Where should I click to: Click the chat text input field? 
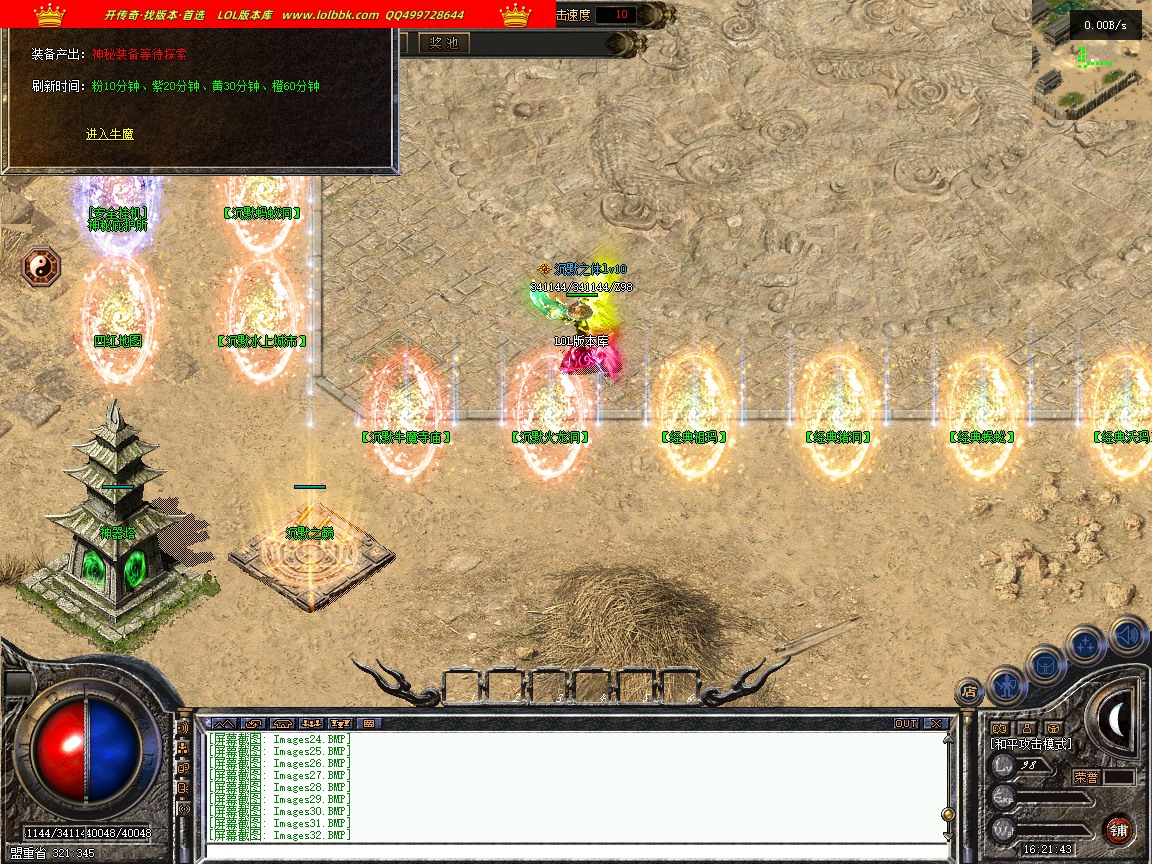coord(570,851)
